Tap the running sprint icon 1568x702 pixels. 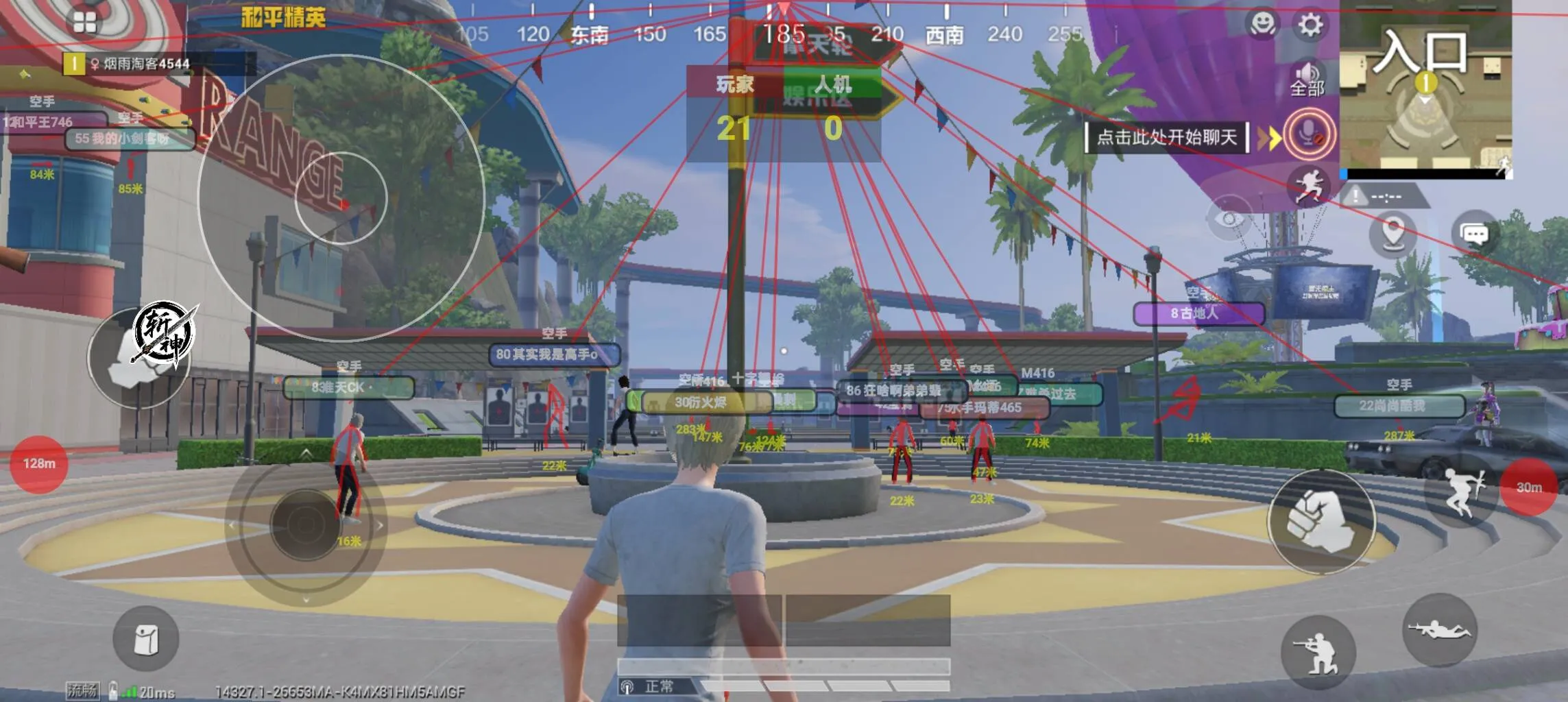click(1308, 186)
